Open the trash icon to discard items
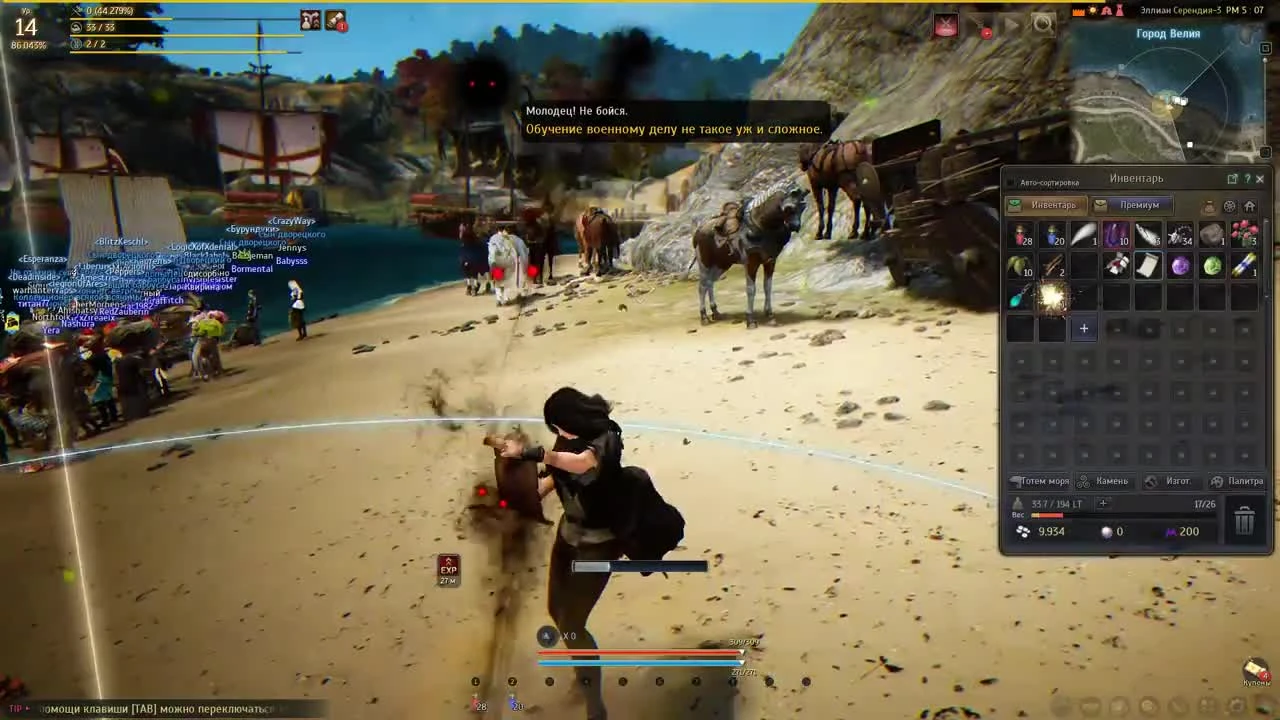1280x720 pixels. click(x=1244, y=520)
